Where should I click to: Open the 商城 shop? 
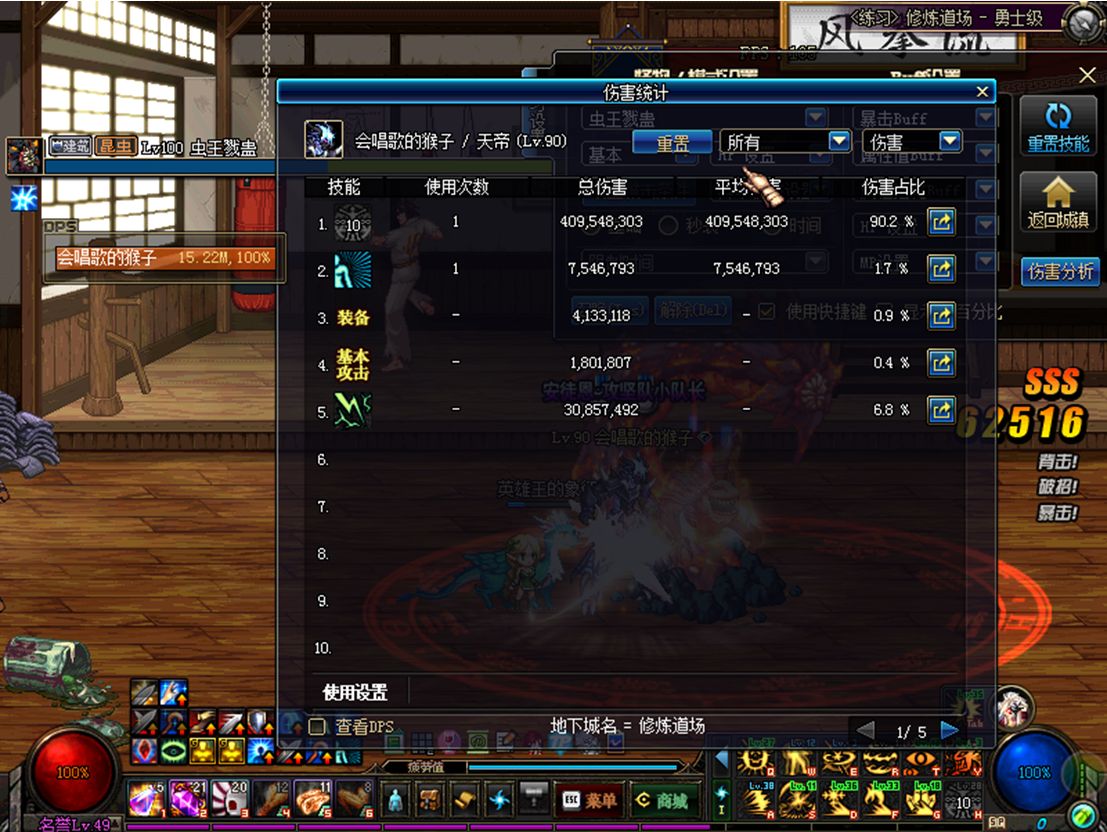[x=661, y=800]
